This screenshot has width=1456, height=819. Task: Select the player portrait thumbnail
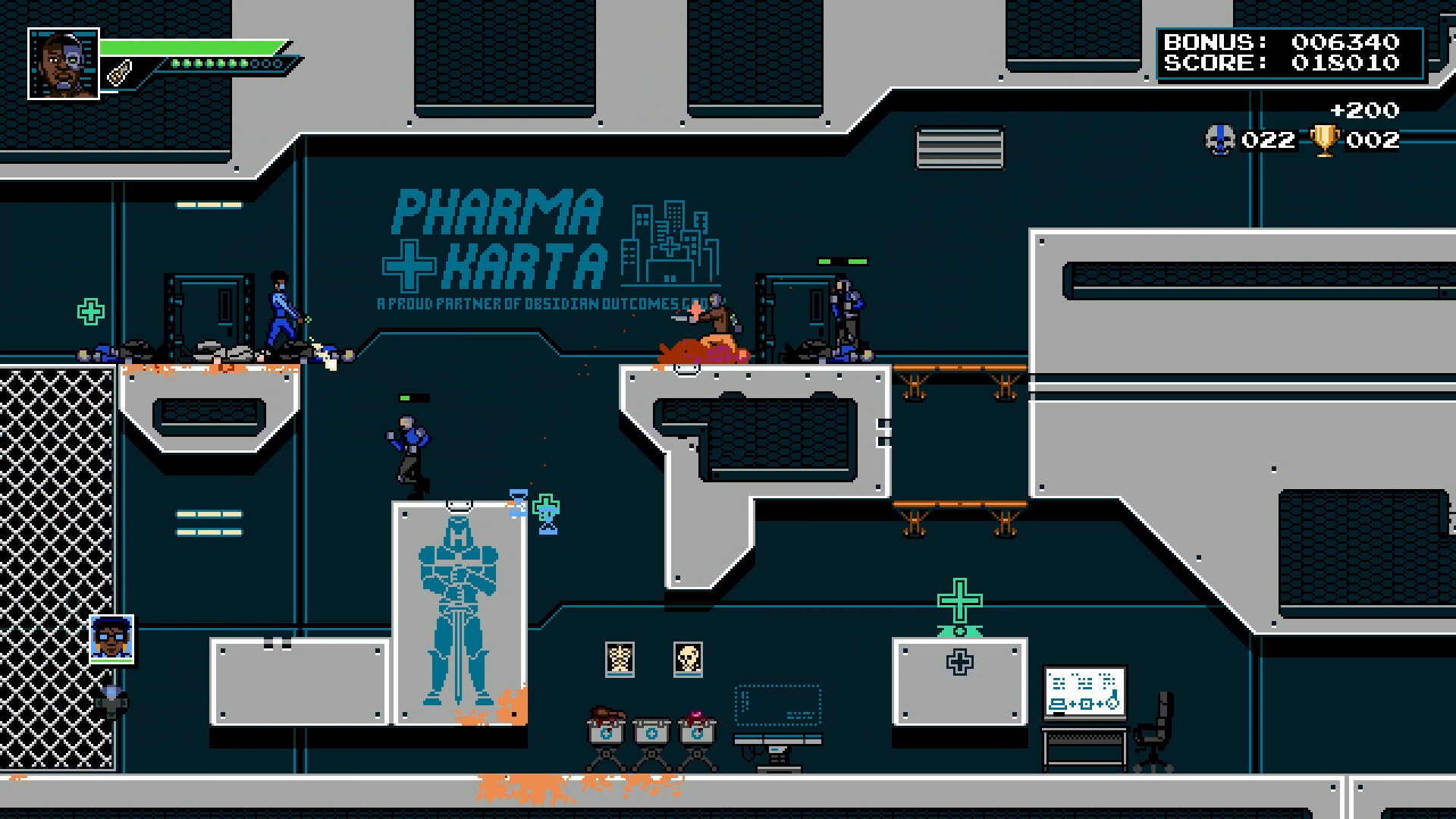tap(64, 64)
